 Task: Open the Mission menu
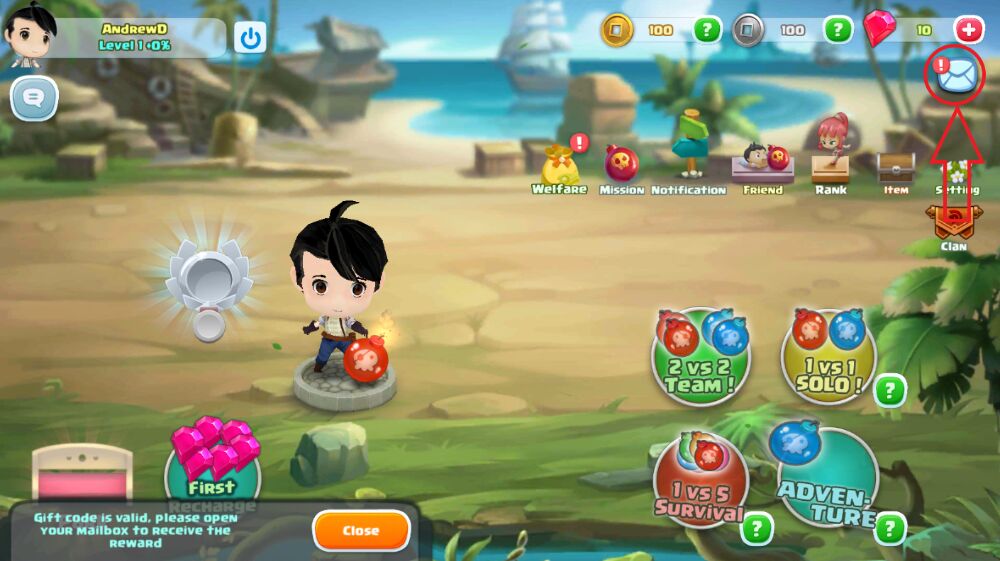tap(621, 166)
